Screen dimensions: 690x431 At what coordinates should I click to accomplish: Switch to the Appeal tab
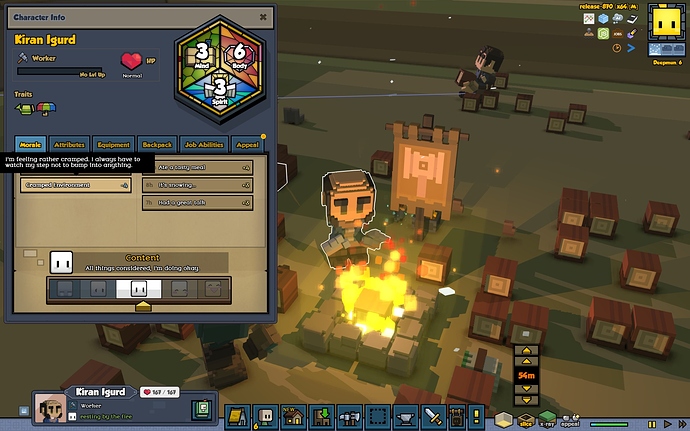point(247,145)
